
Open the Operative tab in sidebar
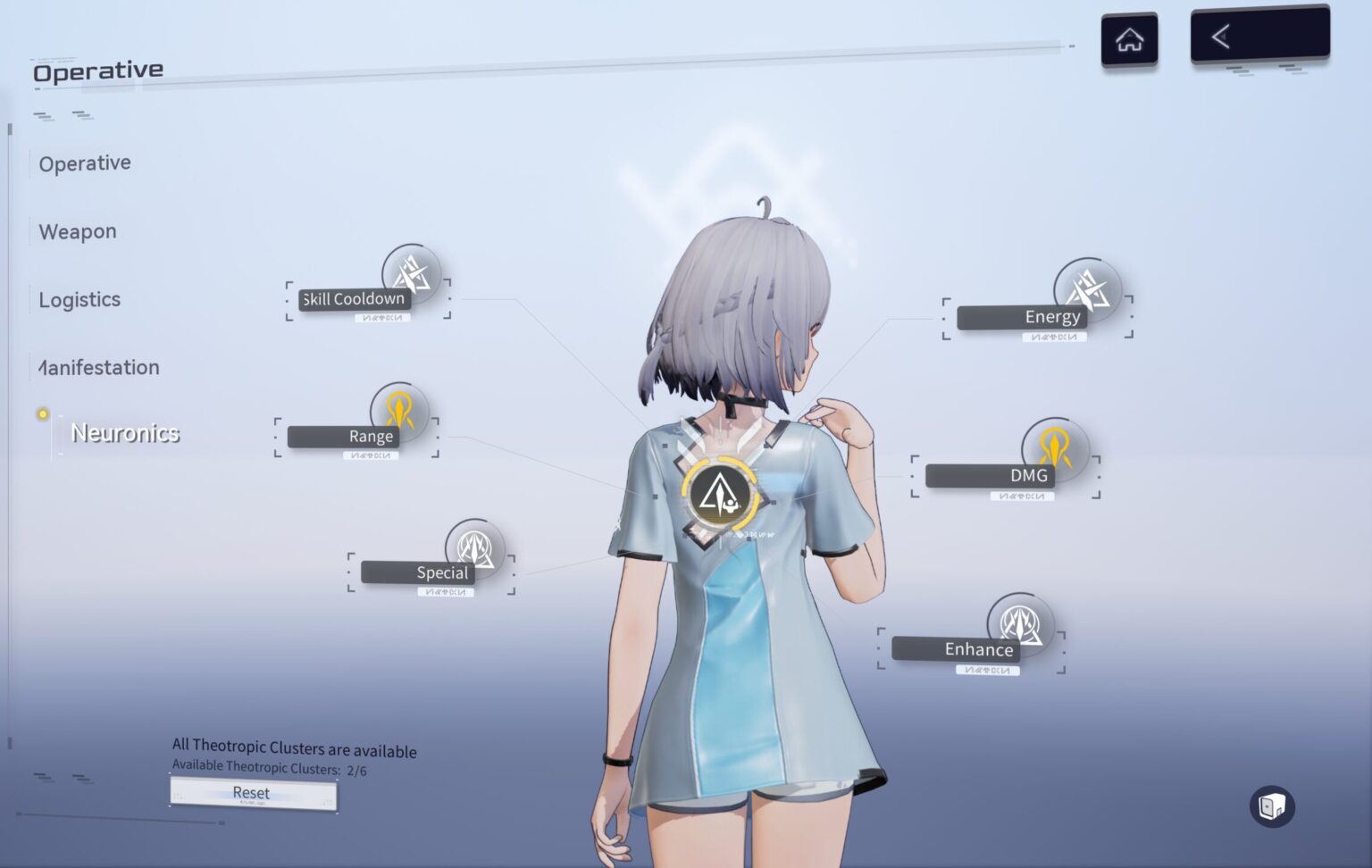85,163
